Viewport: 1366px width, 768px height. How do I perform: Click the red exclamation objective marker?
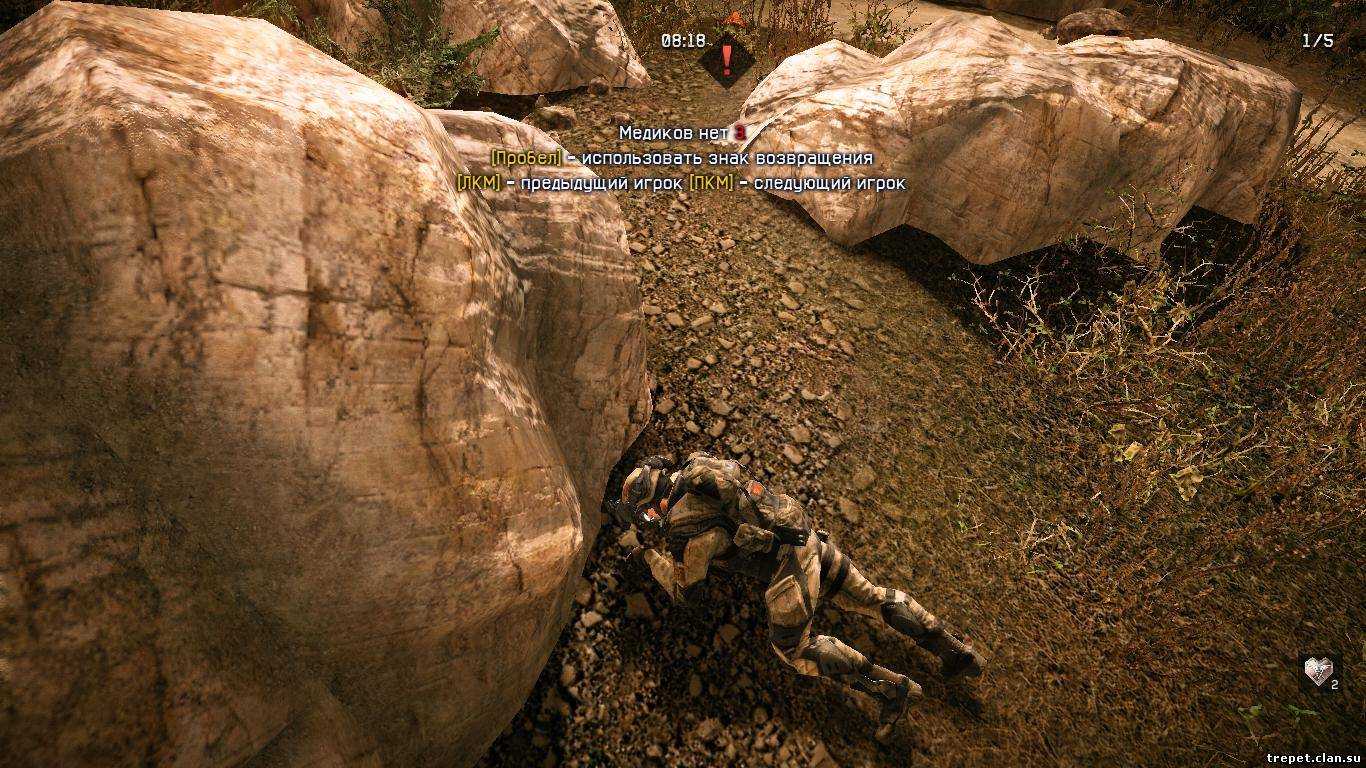click(727, 55)
